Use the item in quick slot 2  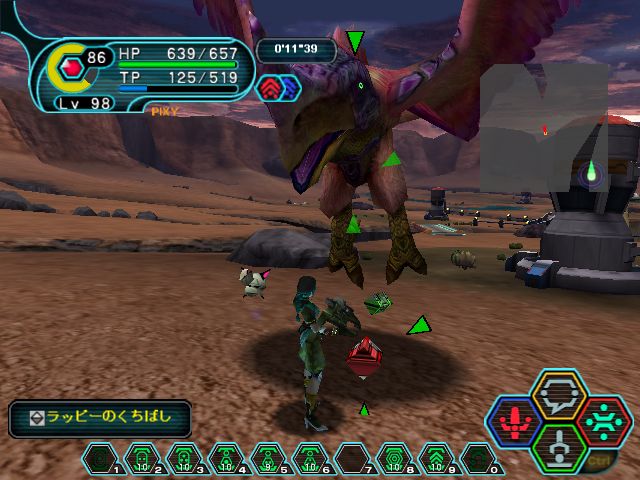(141, 460)
